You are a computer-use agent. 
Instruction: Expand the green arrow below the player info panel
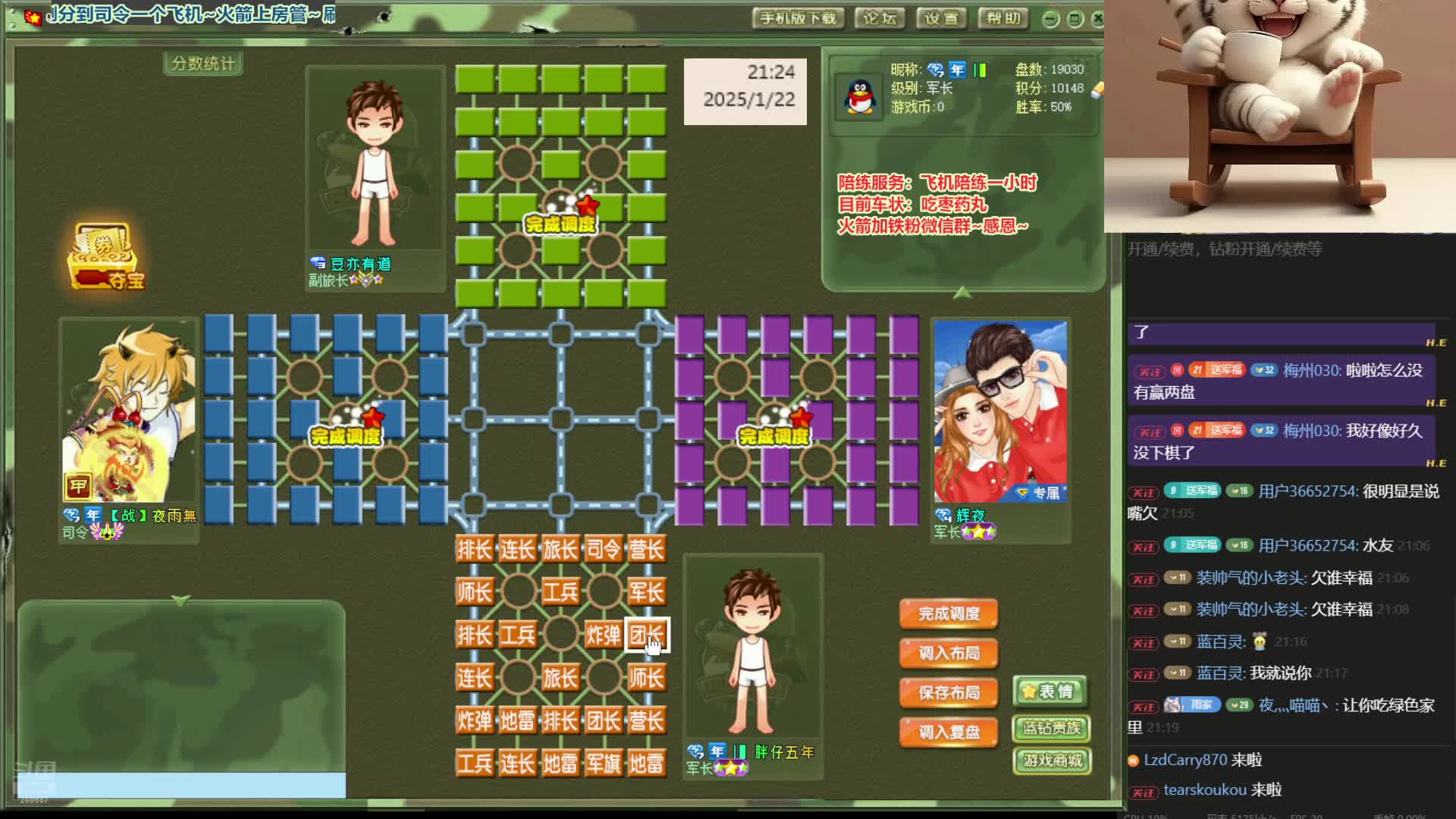pos(962,294)
